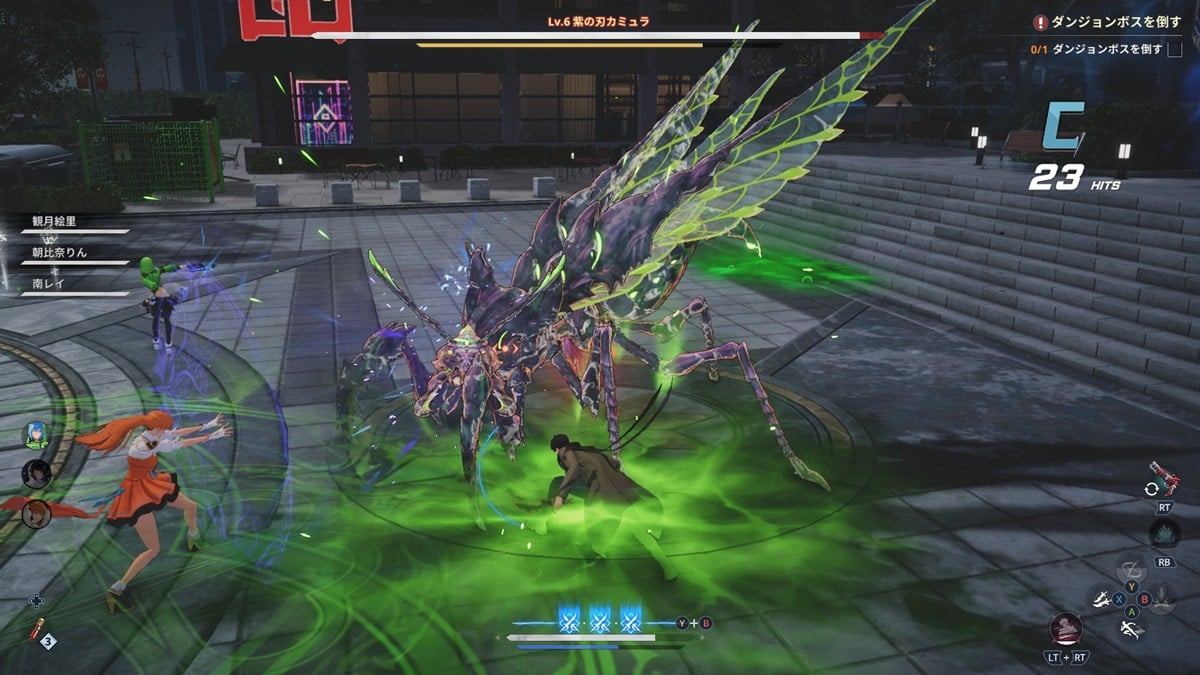Activate the green crystal skill icon
Image resolution: width=1200 pixels, height=675 pixels.
click(1164, 531)
